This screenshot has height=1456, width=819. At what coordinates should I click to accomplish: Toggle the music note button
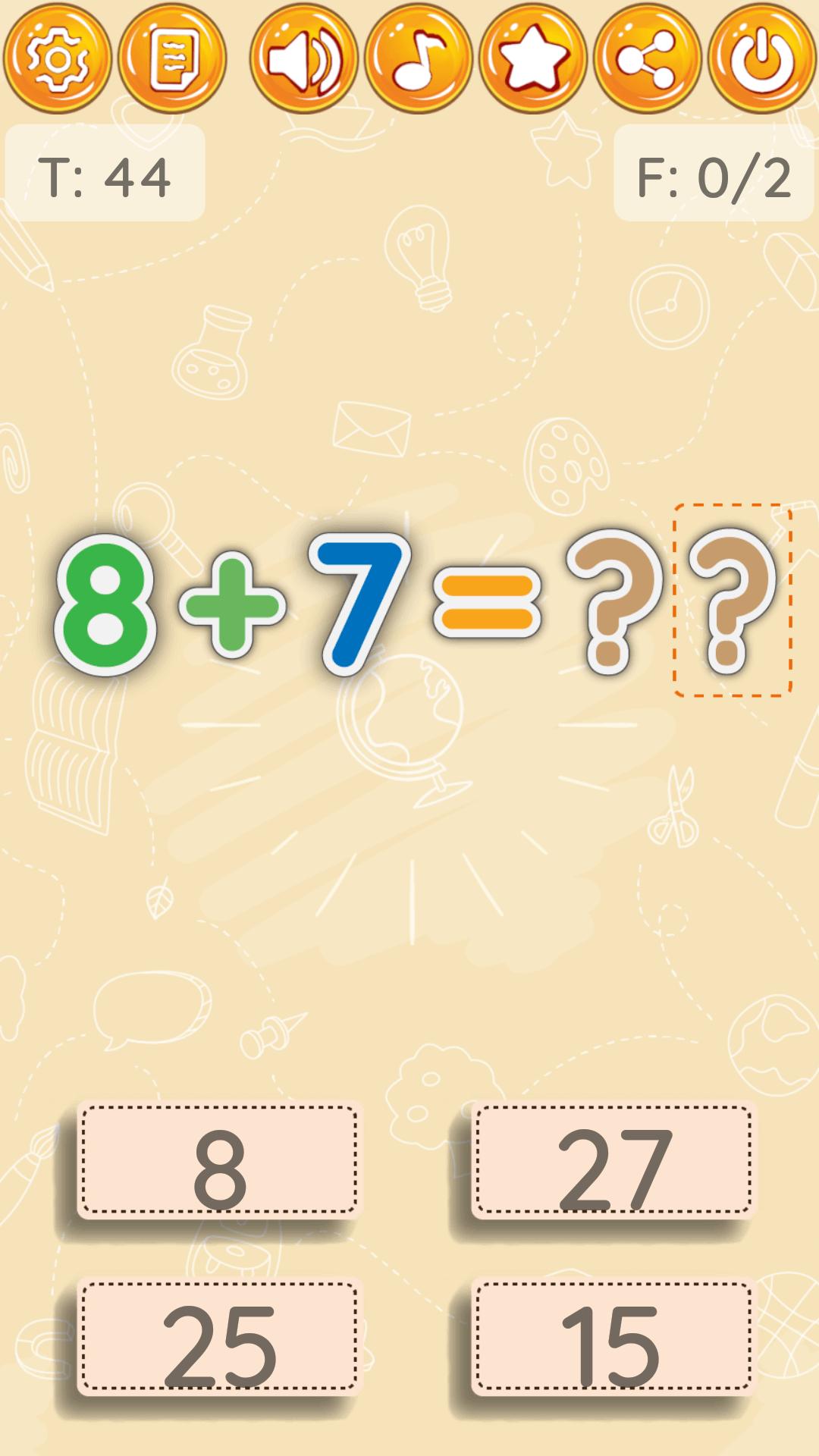coord(419,58)
